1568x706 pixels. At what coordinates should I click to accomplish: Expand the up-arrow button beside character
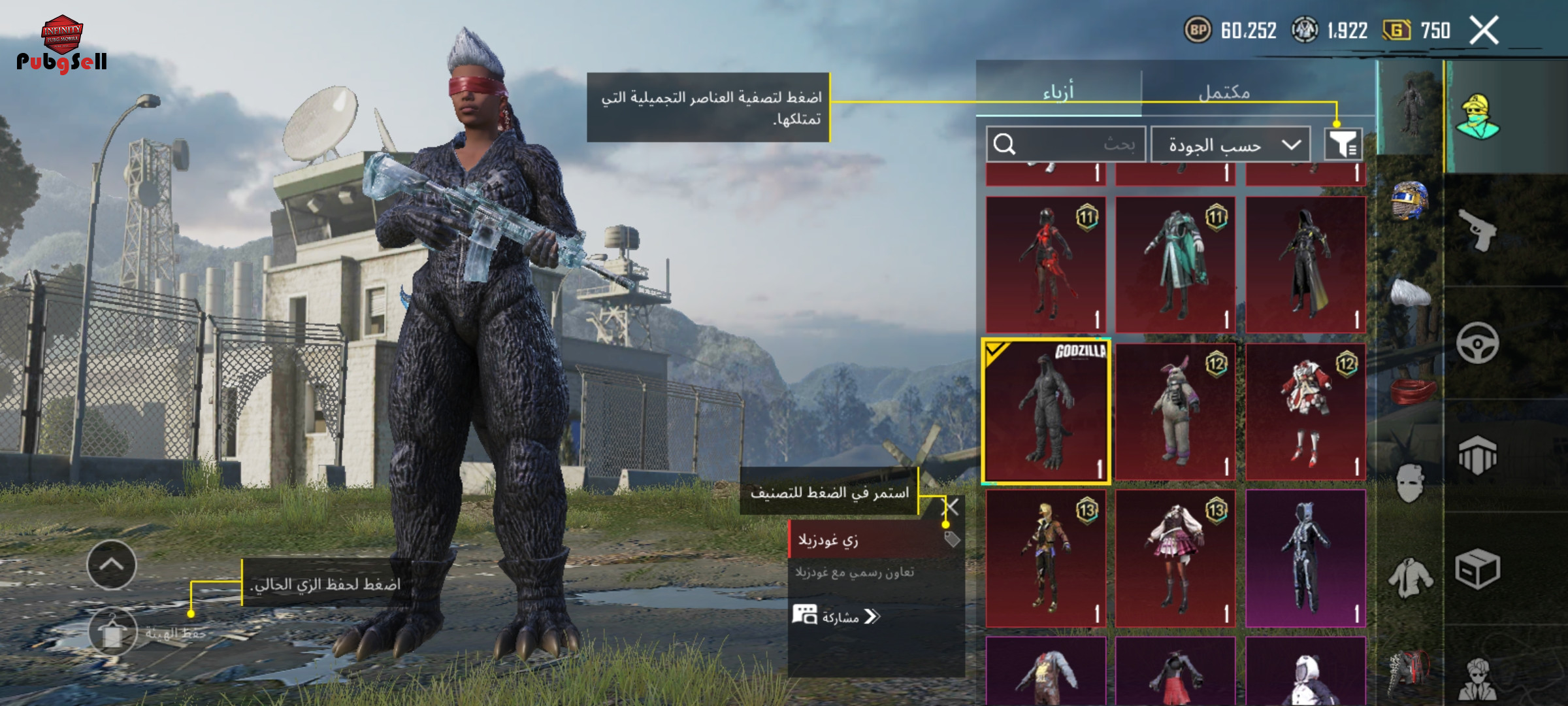[112, 565]
